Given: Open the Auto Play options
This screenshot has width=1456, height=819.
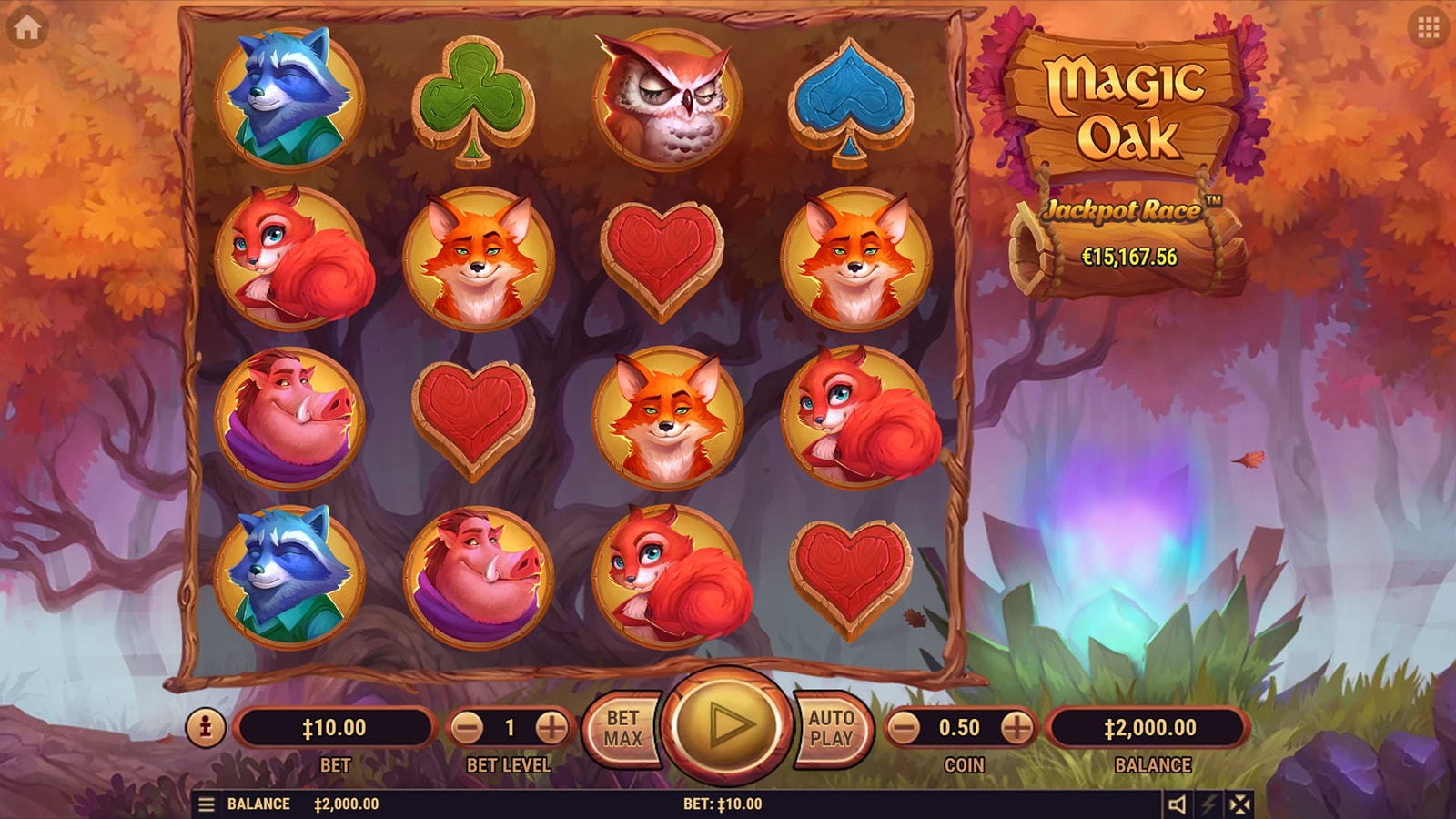Looking at the screenshot, I should click(831, 728).
